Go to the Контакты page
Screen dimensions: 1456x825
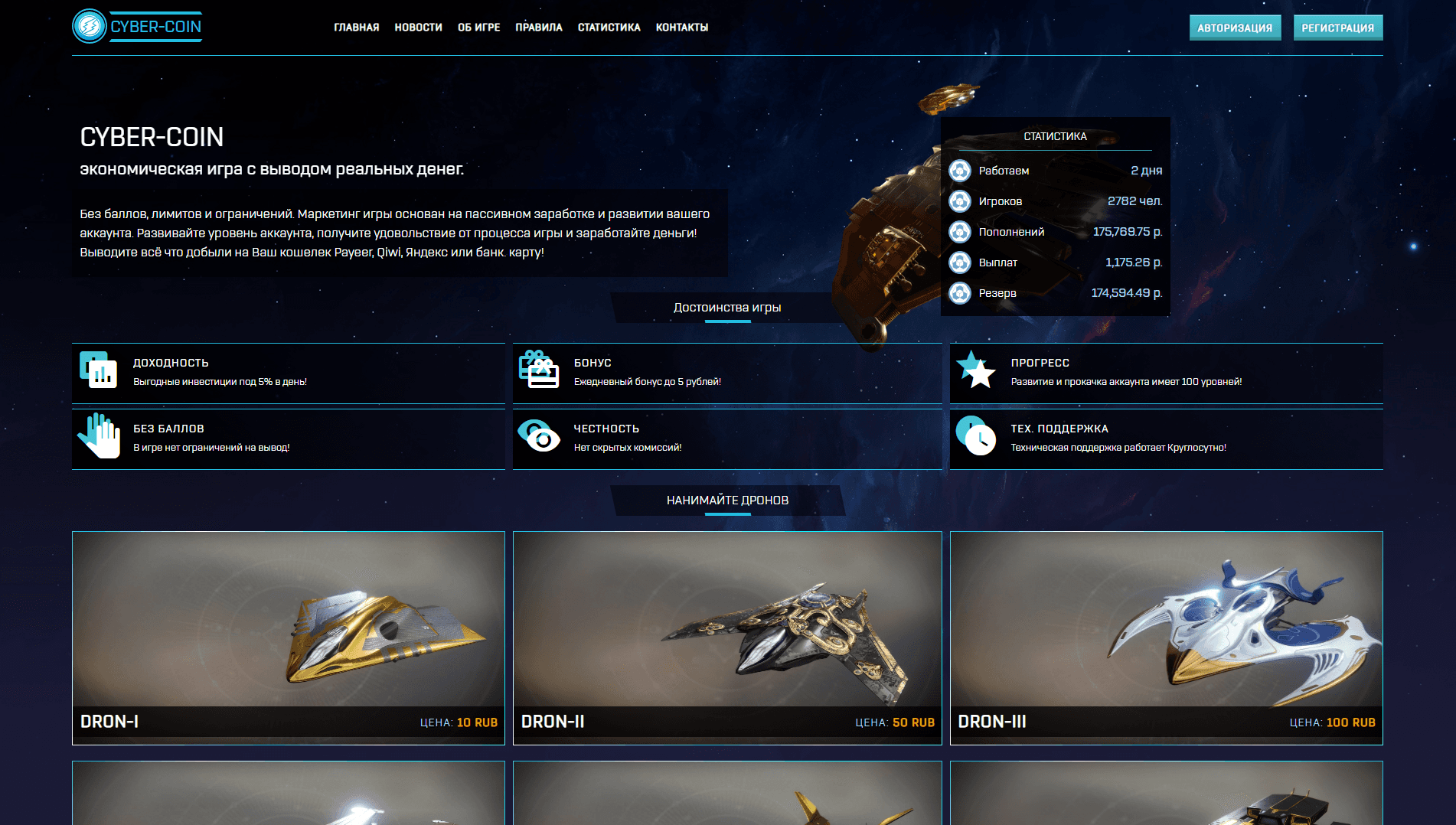[682, 28]
